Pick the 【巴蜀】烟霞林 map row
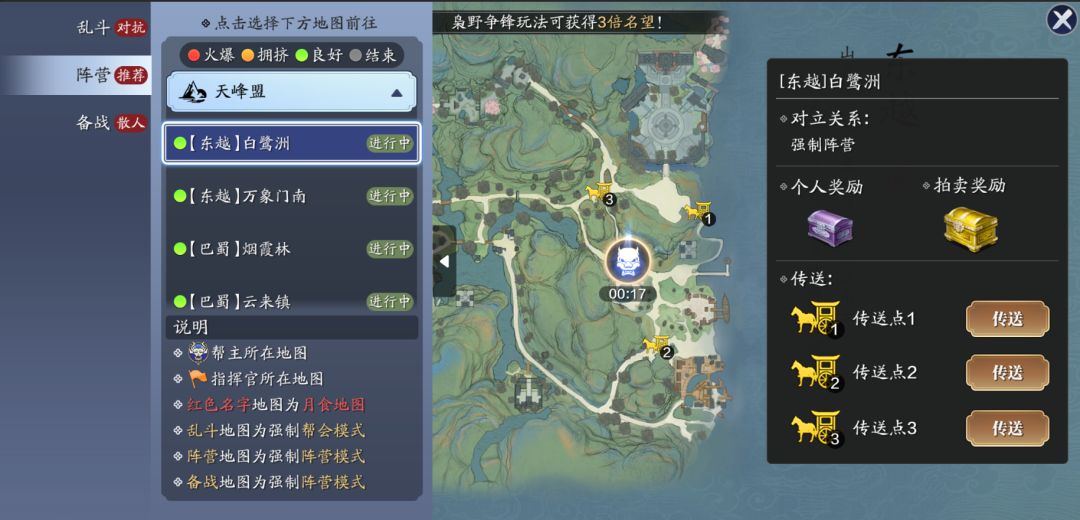 tap(291, 249)
